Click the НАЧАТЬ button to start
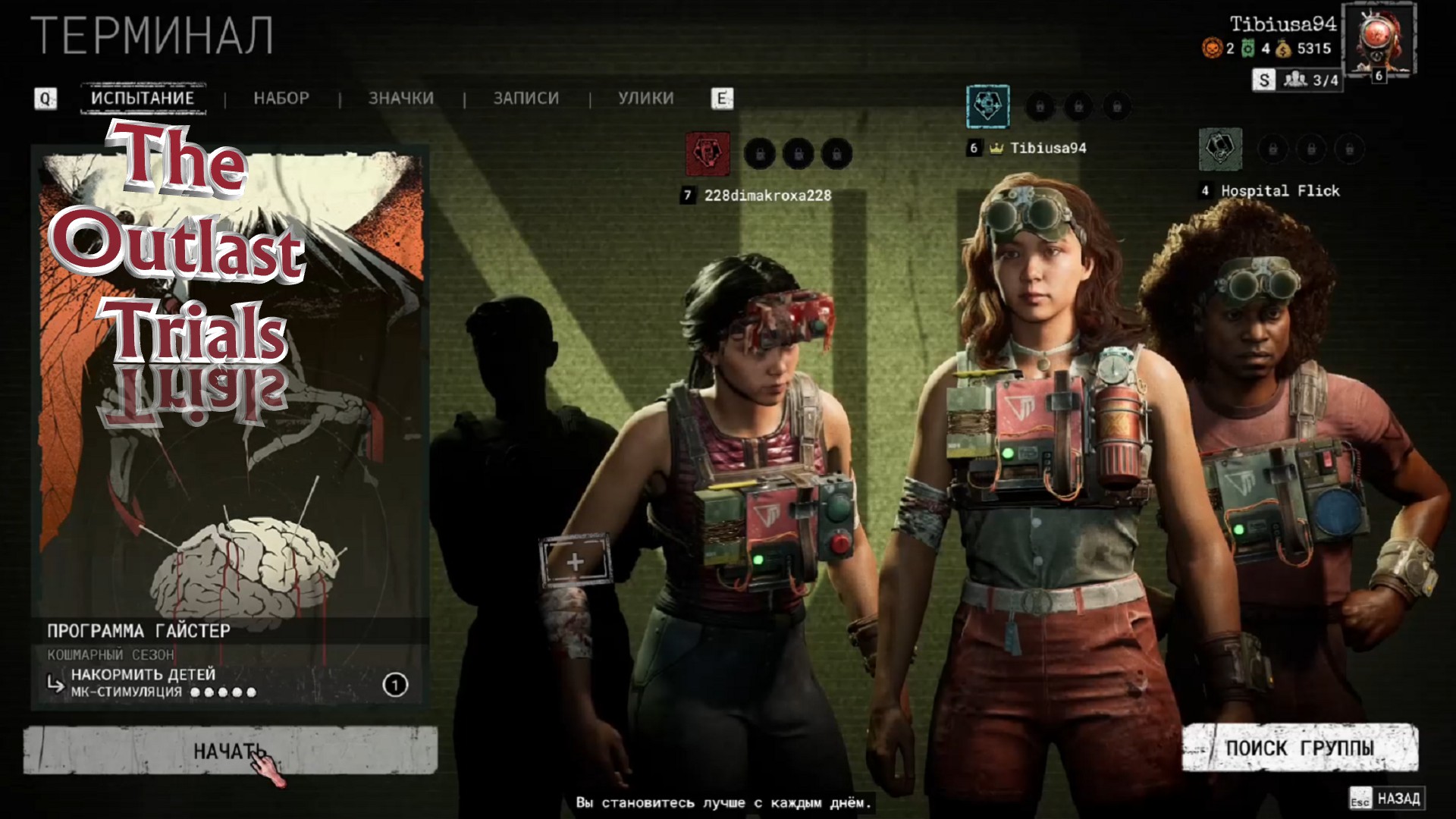This screenshot has height=819, width=1456. [230, 751]
